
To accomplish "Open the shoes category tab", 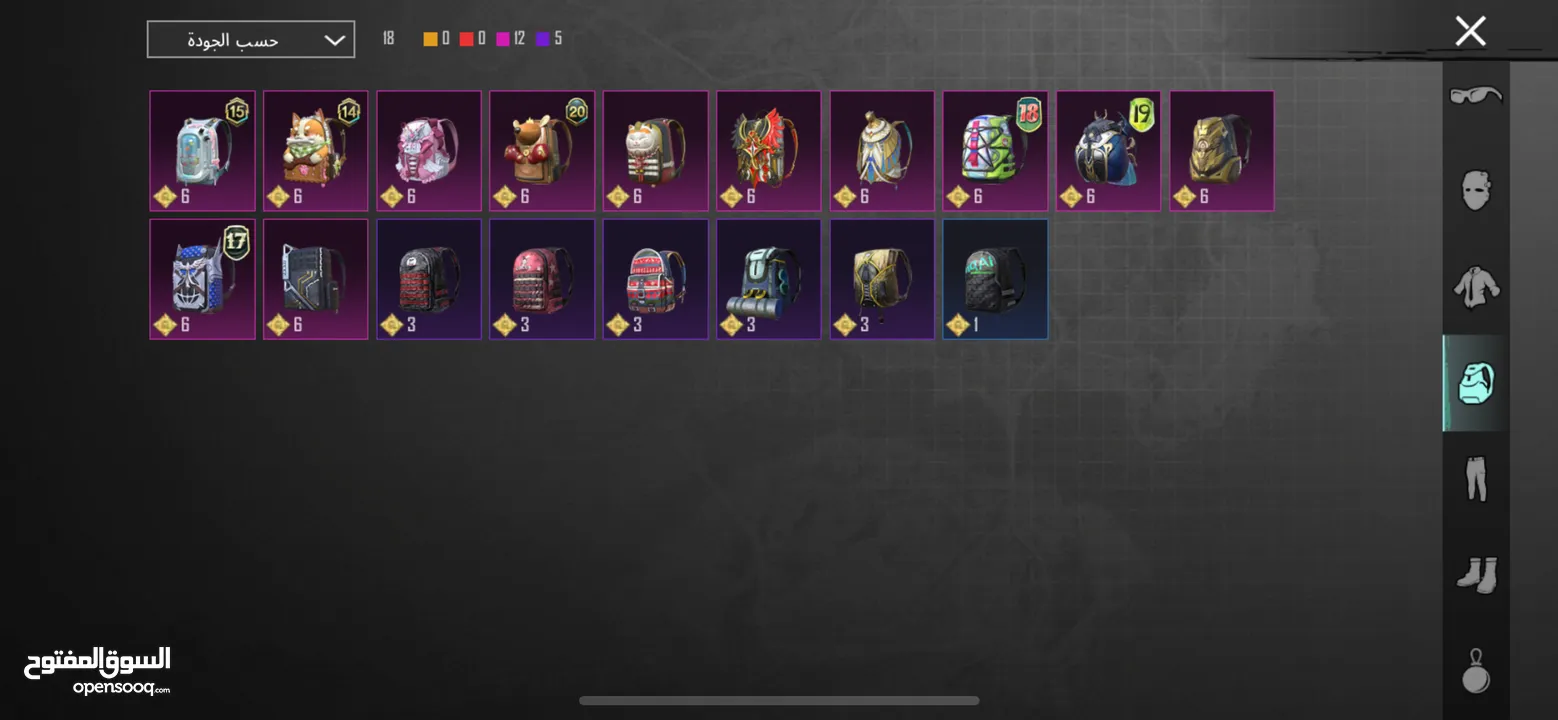I will (x=1476, y=574).
